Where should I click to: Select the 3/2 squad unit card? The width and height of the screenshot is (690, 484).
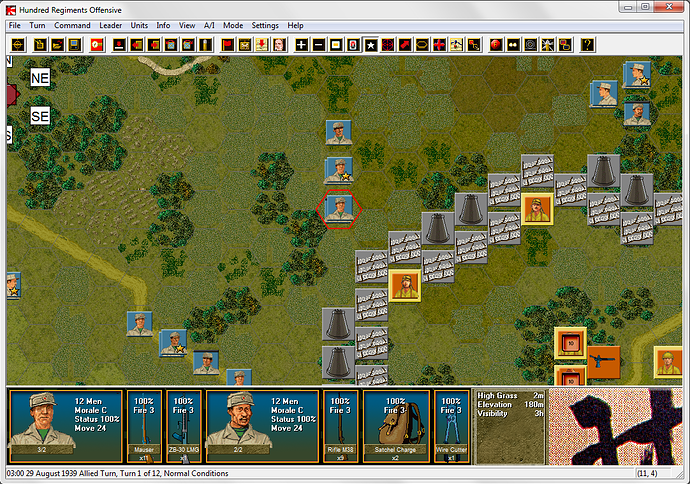point(64,427)
